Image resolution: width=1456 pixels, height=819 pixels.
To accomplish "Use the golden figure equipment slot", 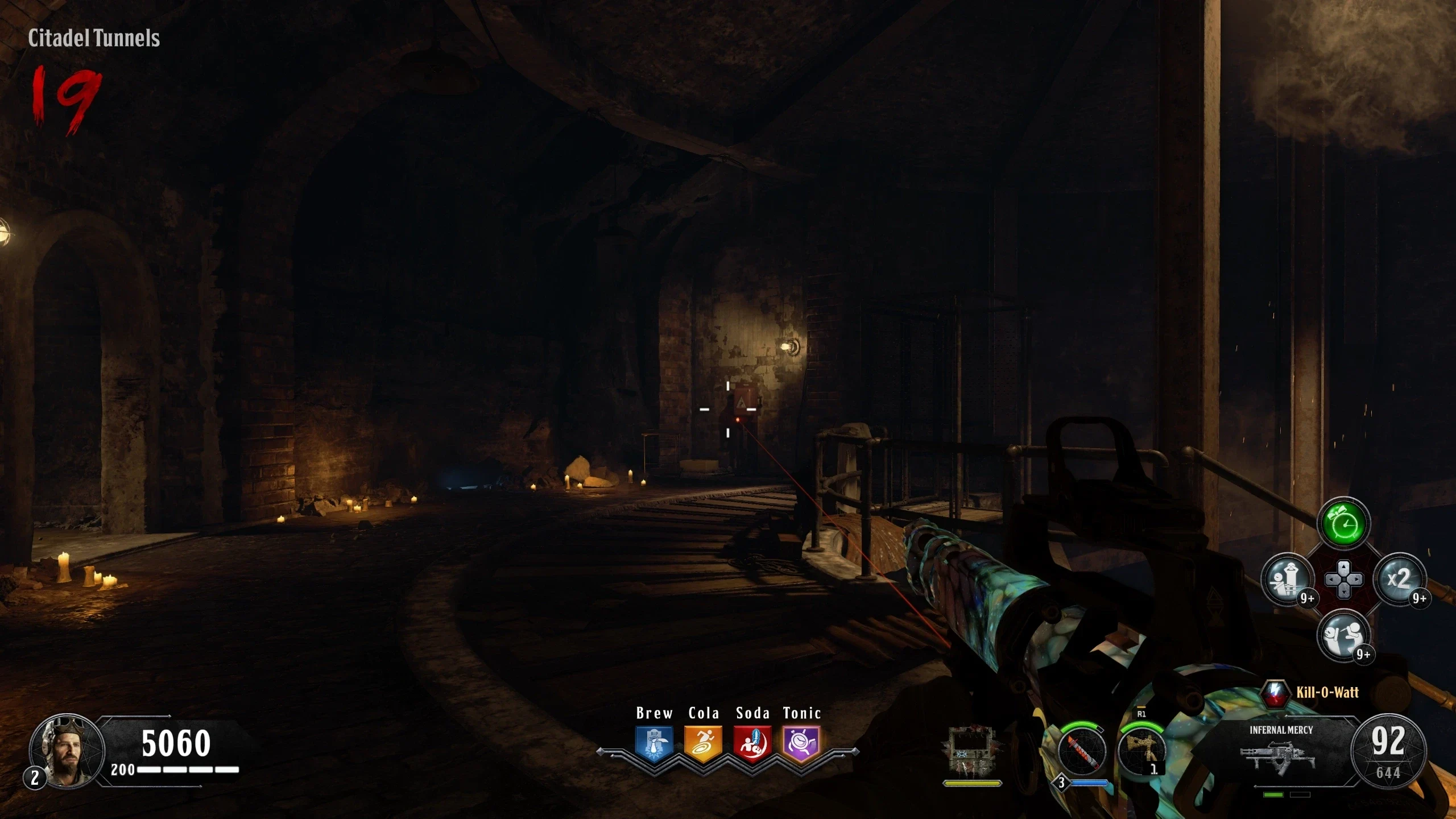I will coord(1141,751).
